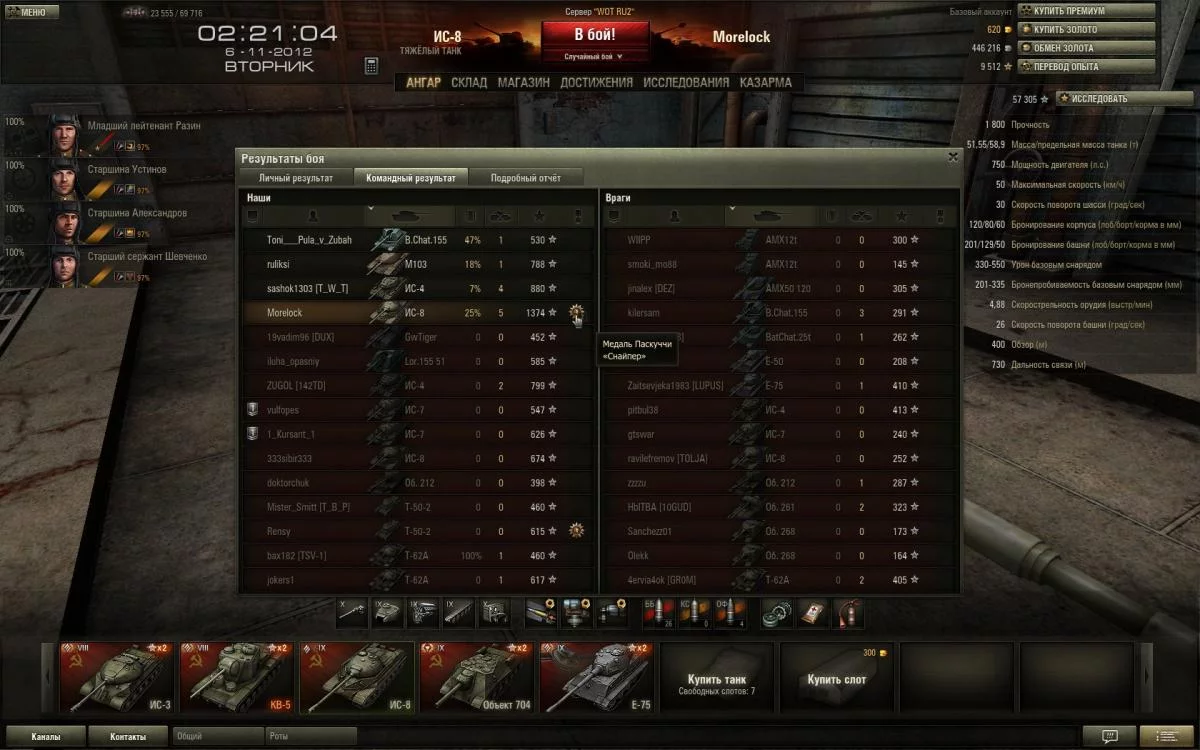Open the main Меню button
Image resolution: width=1200 pixels, height=750 pixels.
(27, 12)
